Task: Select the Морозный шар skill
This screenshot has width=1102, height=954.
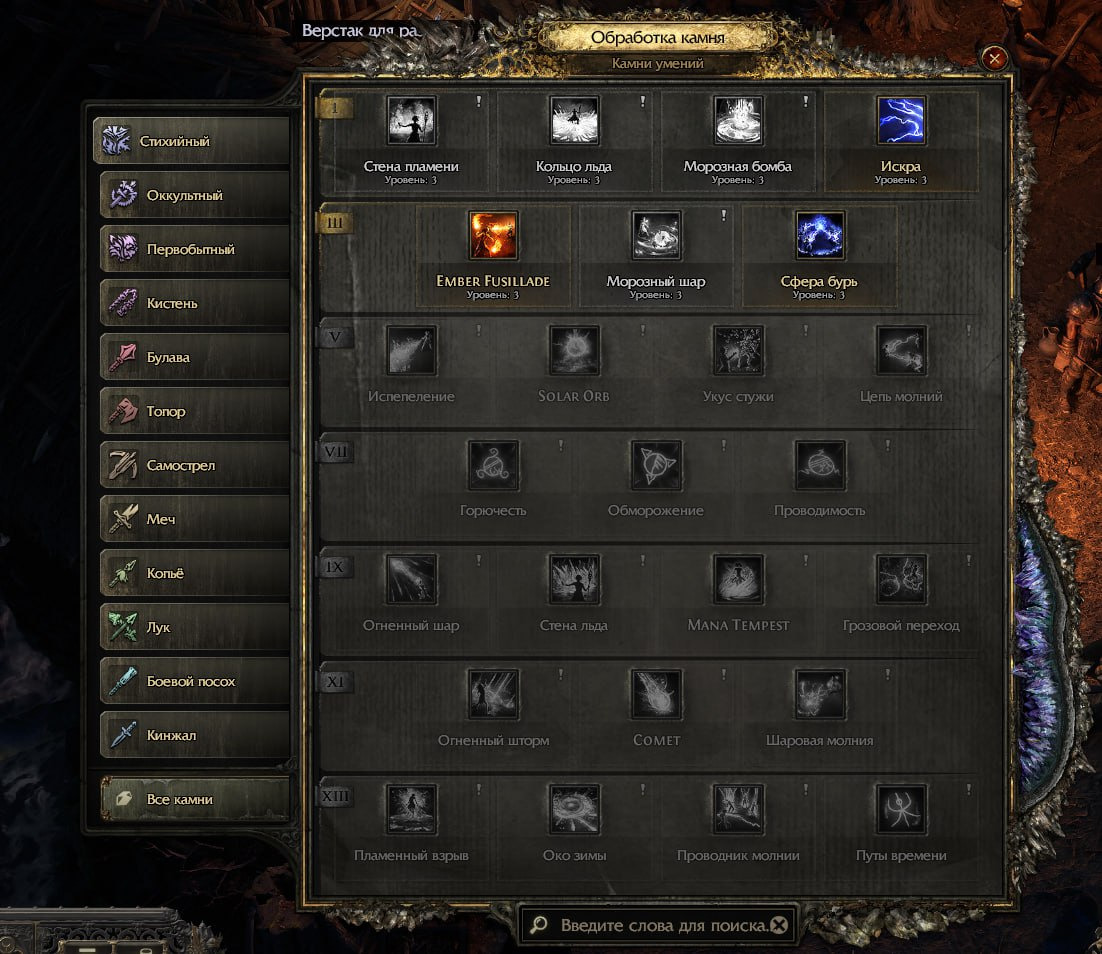Action: coord(656,237)
